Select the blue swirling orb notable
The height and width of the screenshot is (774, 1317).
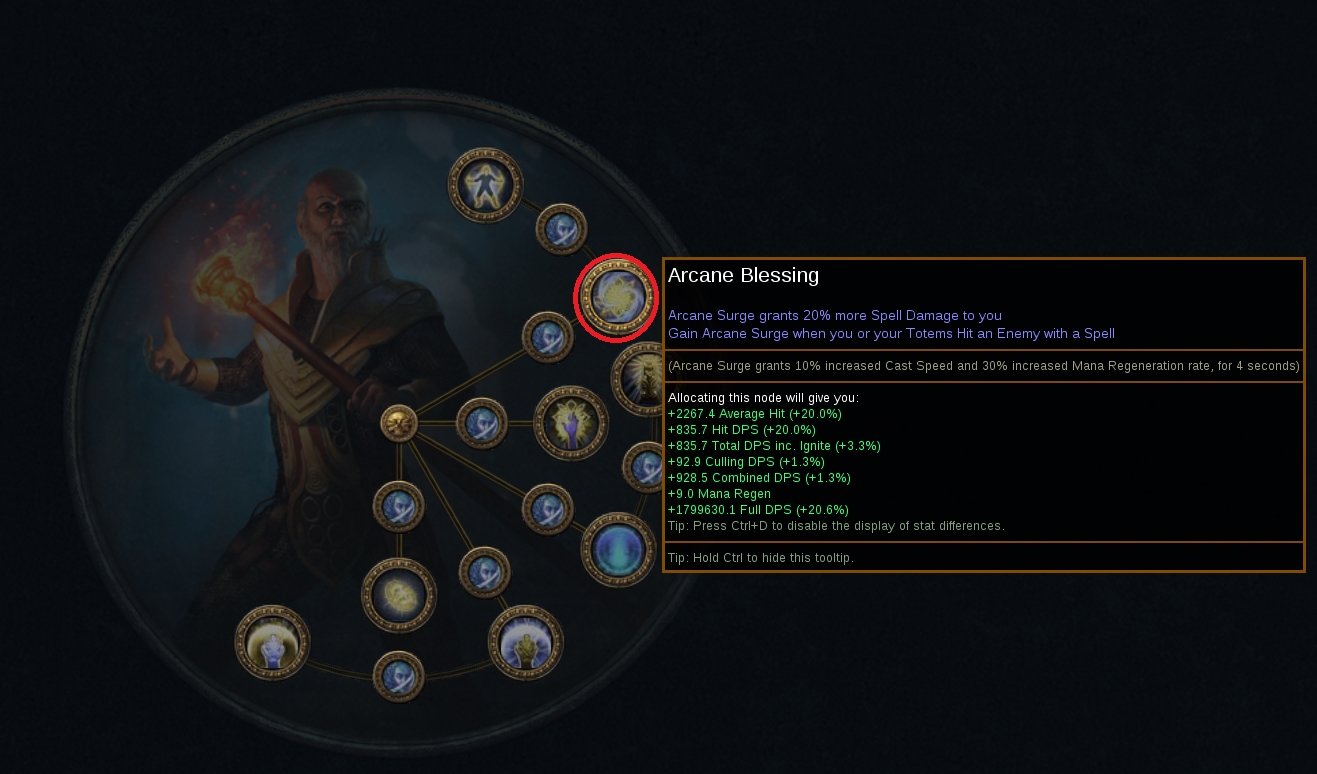coord(618,548)
